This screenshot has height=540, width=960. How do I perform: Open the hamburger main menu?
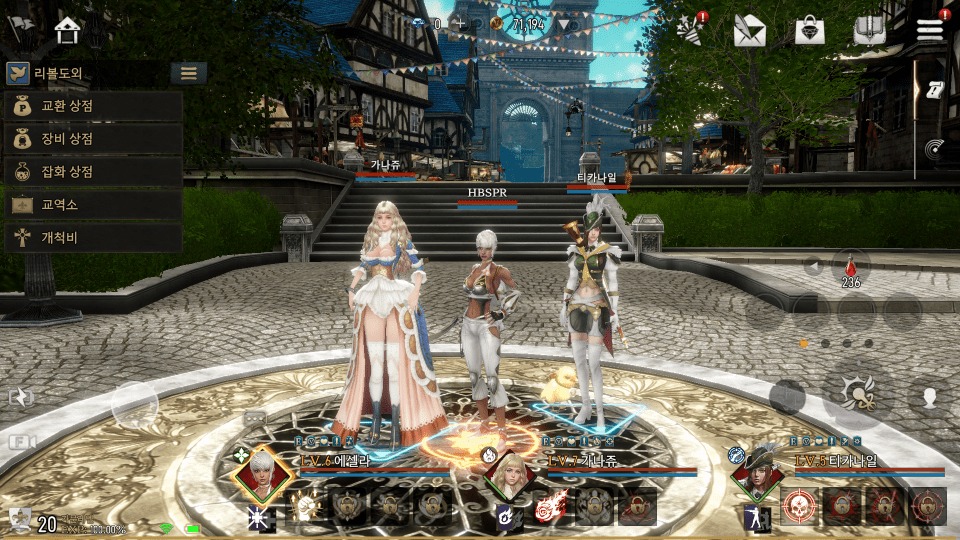(930, 30)
